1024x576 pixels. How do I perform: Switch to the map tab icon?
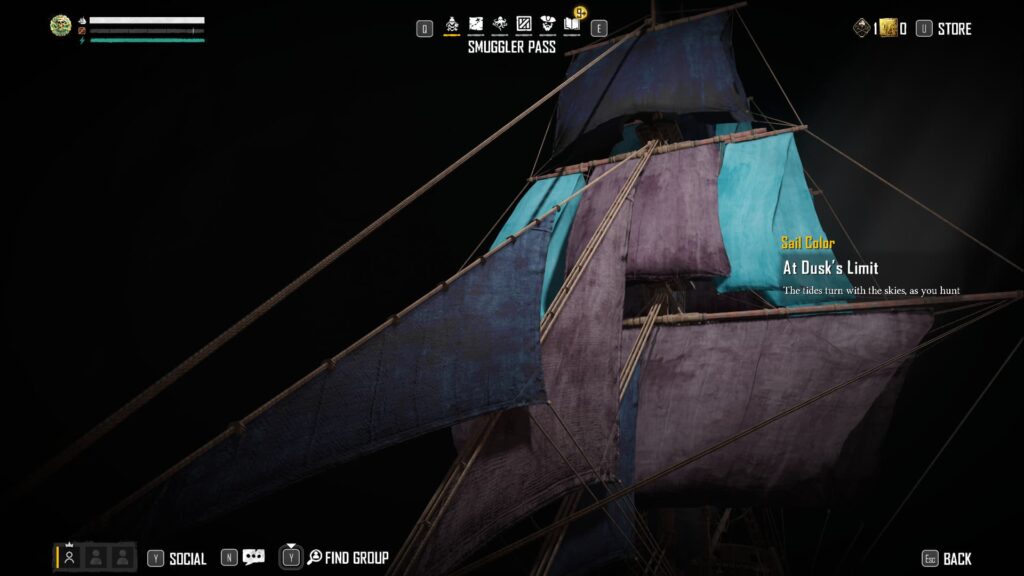point(476,23)
